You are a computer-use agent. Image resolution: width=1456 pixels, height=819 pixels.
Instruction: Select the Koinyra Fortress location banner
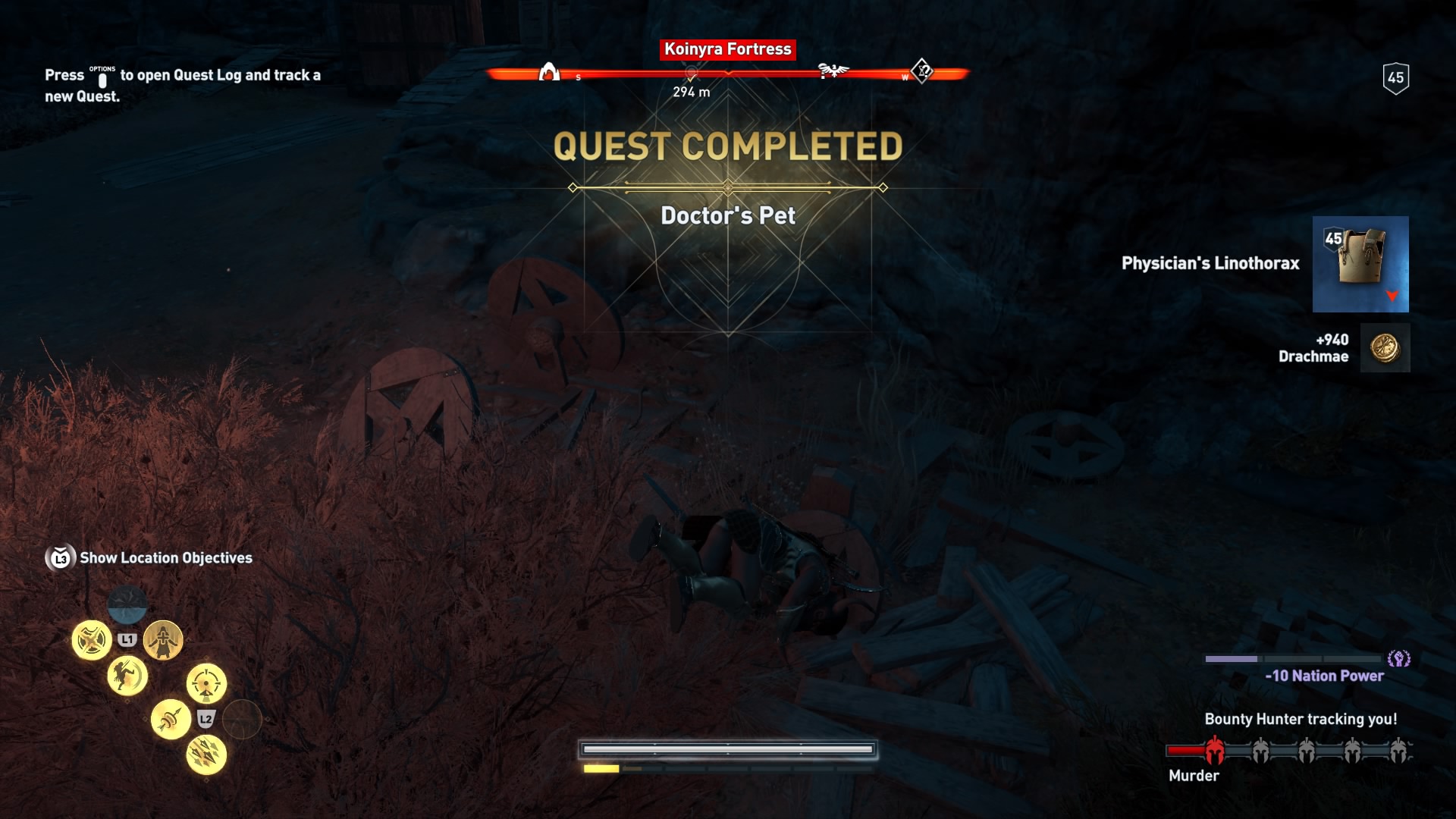(727, 50)
